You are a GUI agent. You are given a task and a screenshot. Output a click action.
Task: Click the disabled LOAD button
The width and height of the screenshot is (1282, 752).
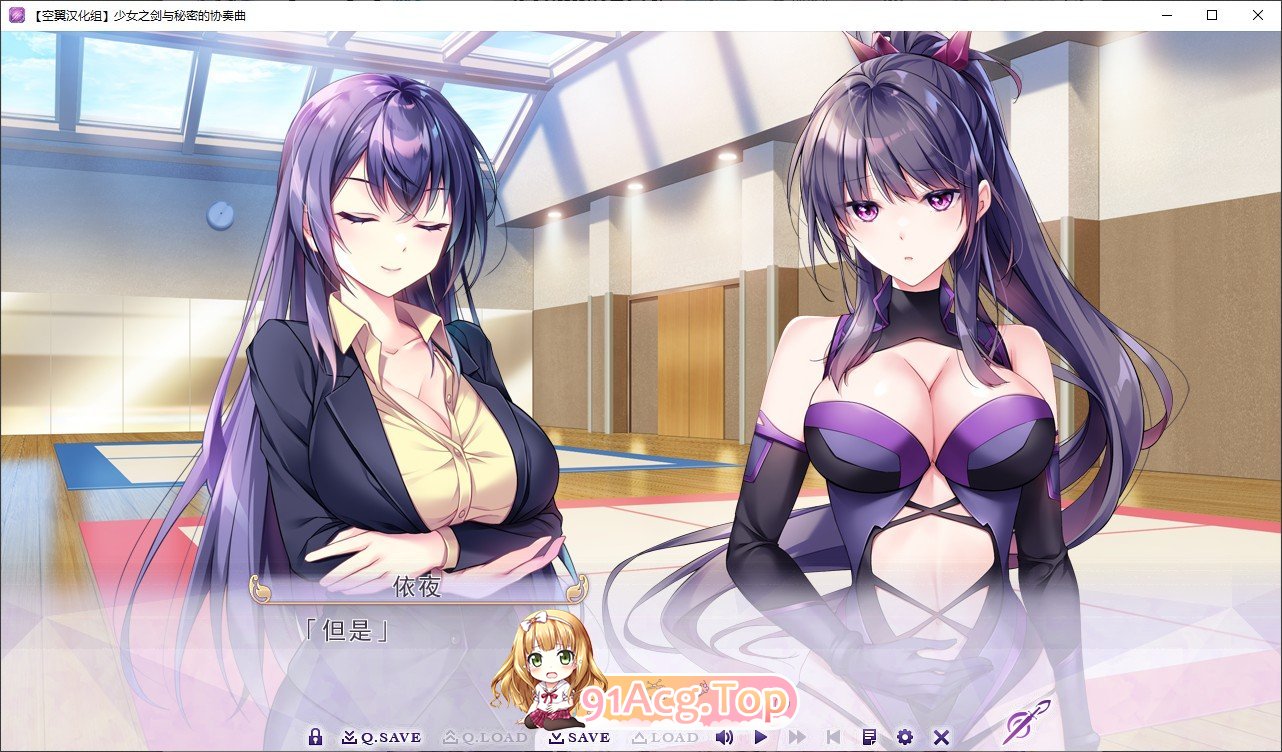pos(666,737)
